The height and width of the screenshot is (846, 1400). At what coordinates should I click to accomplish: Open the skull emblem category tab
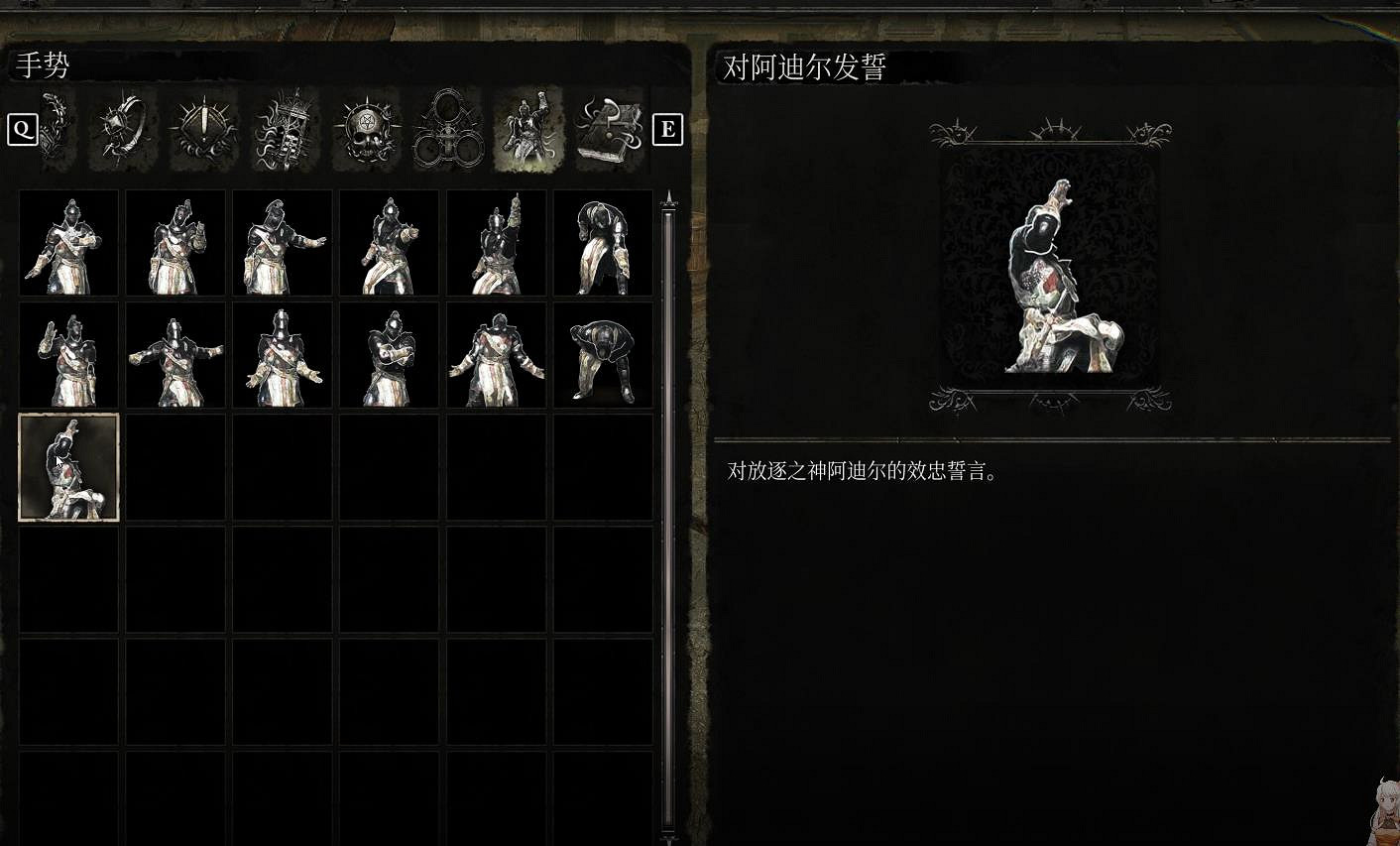(x=366, y=129)
